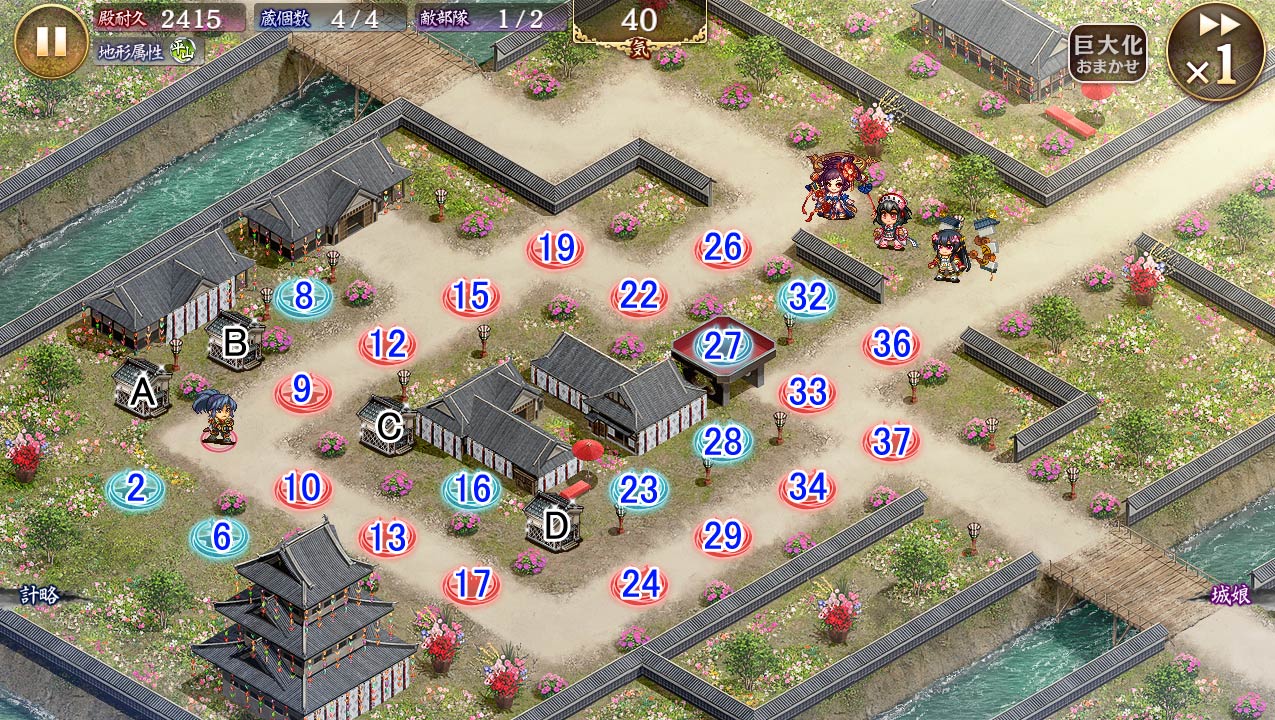Pick red deployment tile 37
1275x720 pixels.
[x=891, y=441]
